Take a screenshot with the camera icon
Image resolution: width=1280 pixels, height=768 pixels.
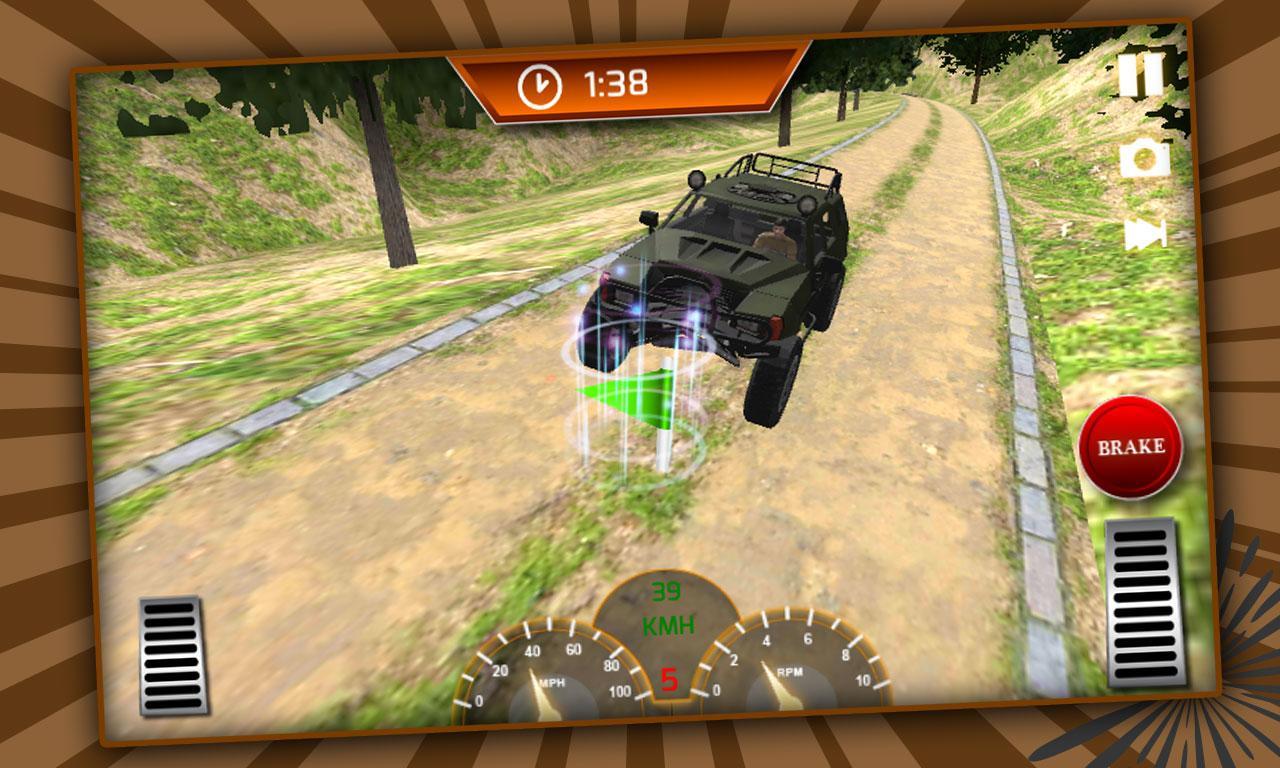(1146, 157)
